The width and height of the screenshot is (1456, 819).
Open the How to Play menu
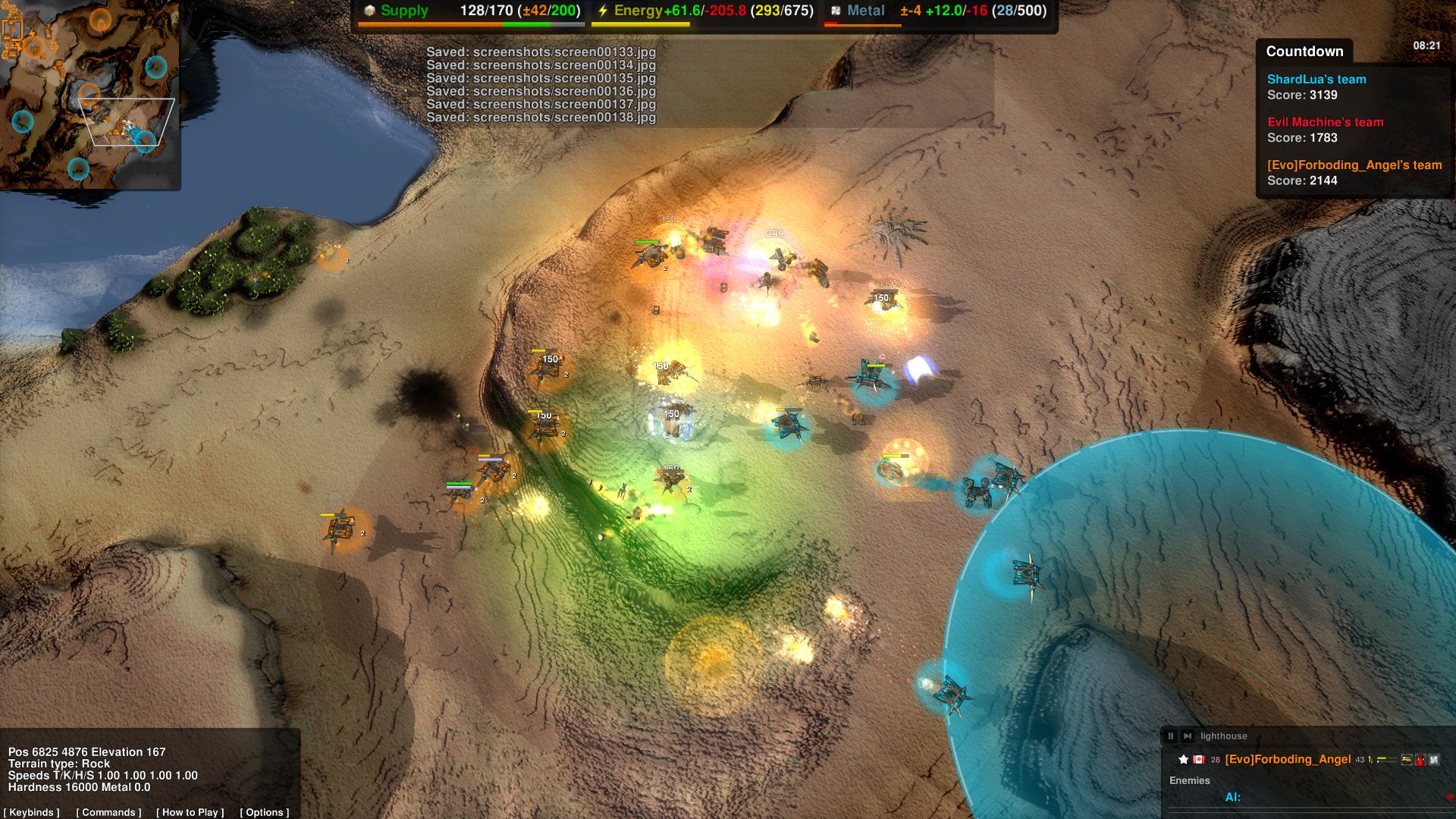coord(190,812)
